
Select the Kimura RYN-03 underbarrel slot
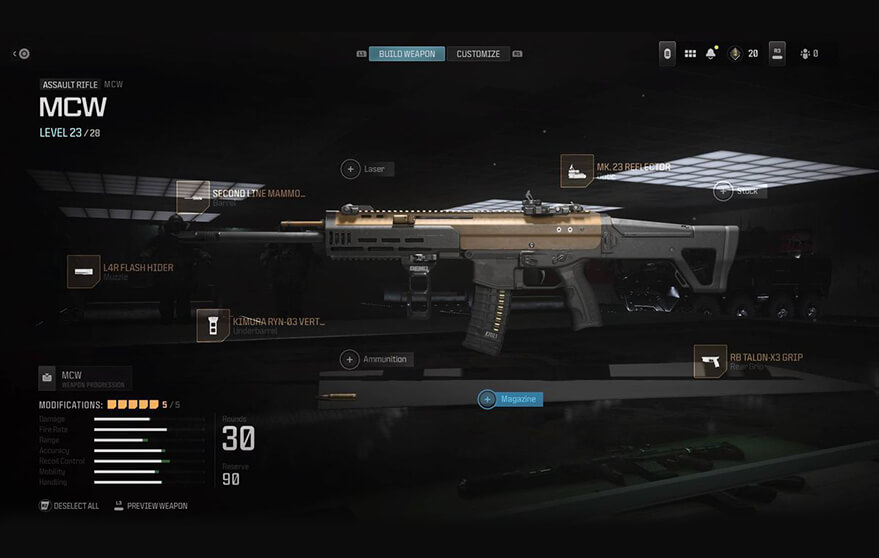point(213,326)
